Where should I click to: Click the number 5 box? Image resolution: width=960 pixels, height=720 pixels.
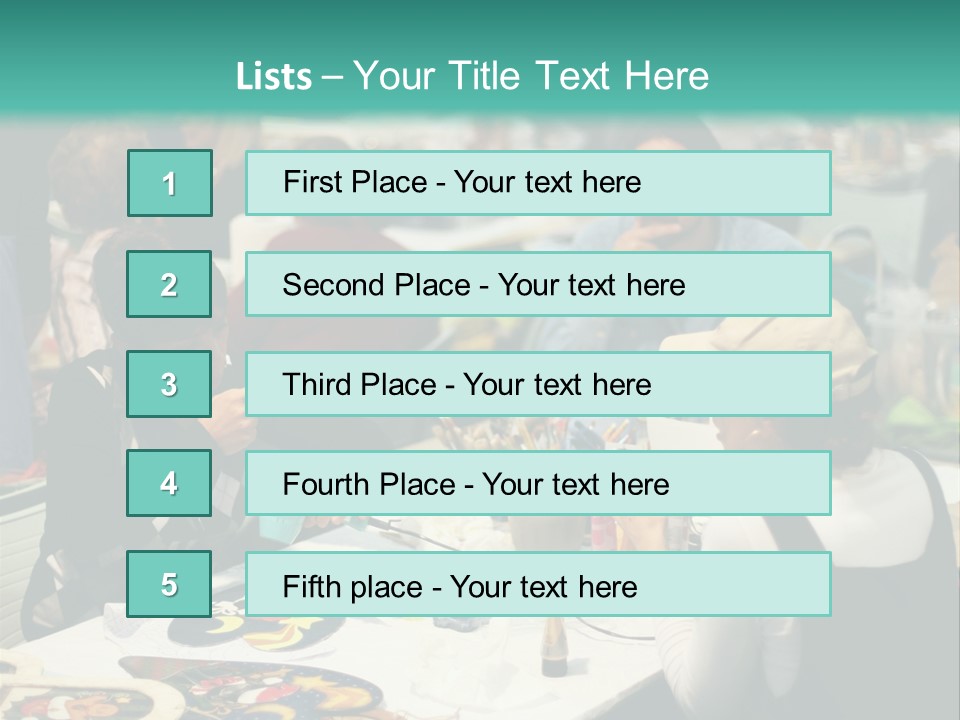click(169, 584)
